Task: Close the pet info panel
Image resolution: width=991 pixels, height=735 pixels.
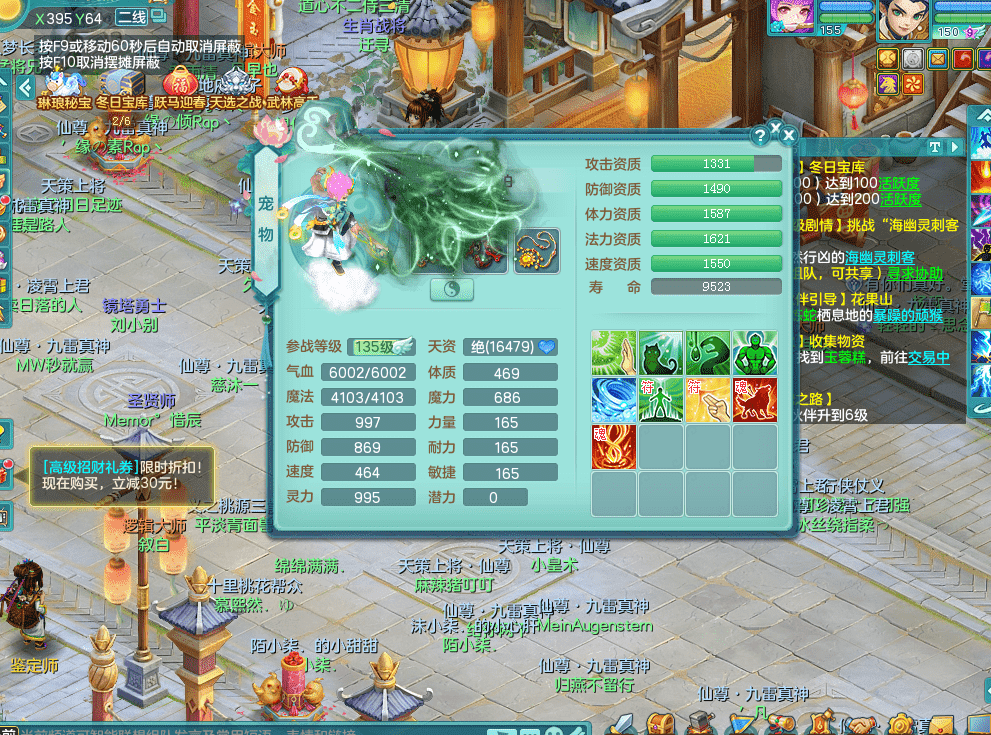Action: 788,135
